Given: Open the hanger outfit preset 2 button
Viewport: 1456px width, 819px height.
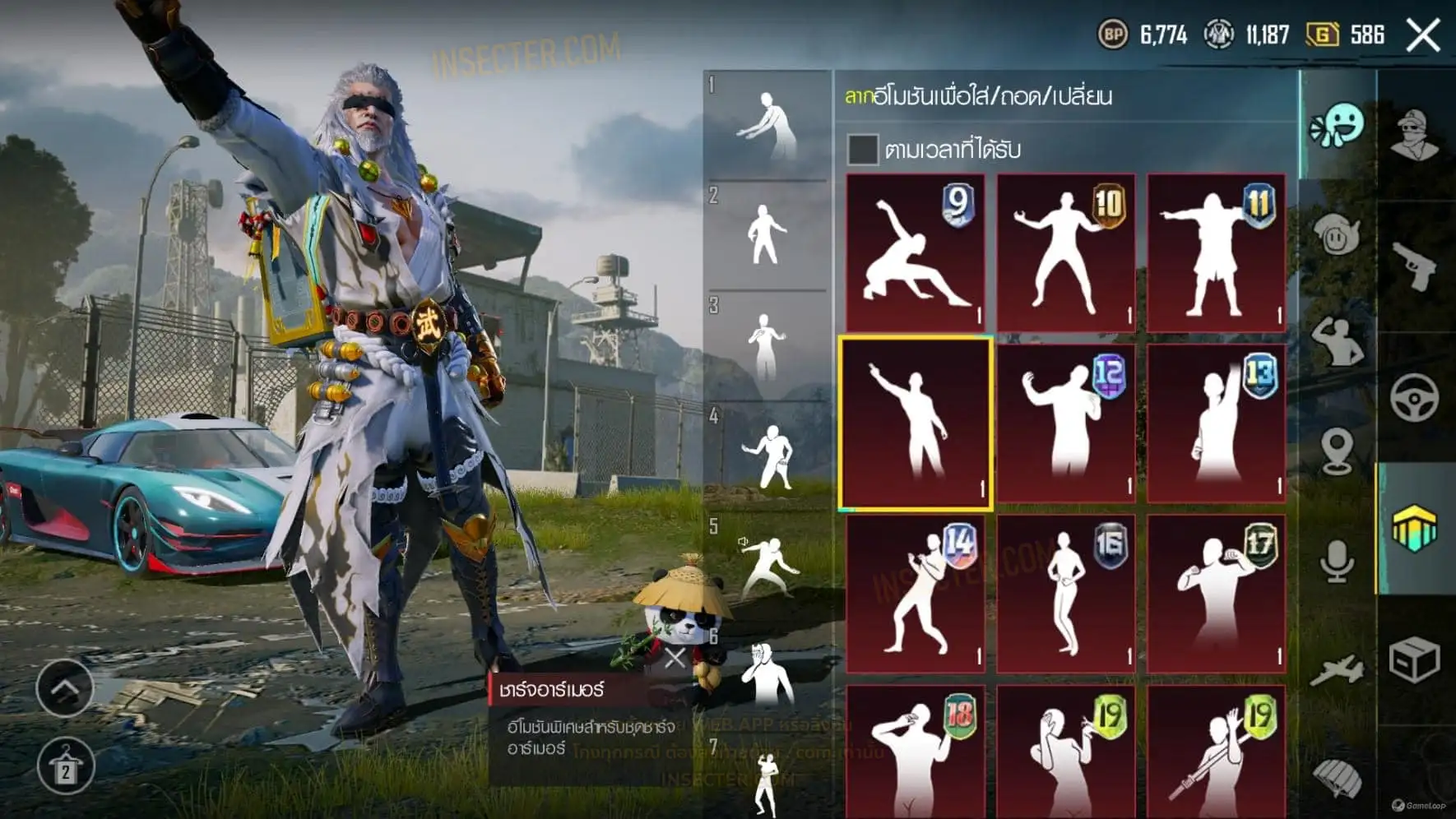Looking at the screenshot, I should coord(65,767).
